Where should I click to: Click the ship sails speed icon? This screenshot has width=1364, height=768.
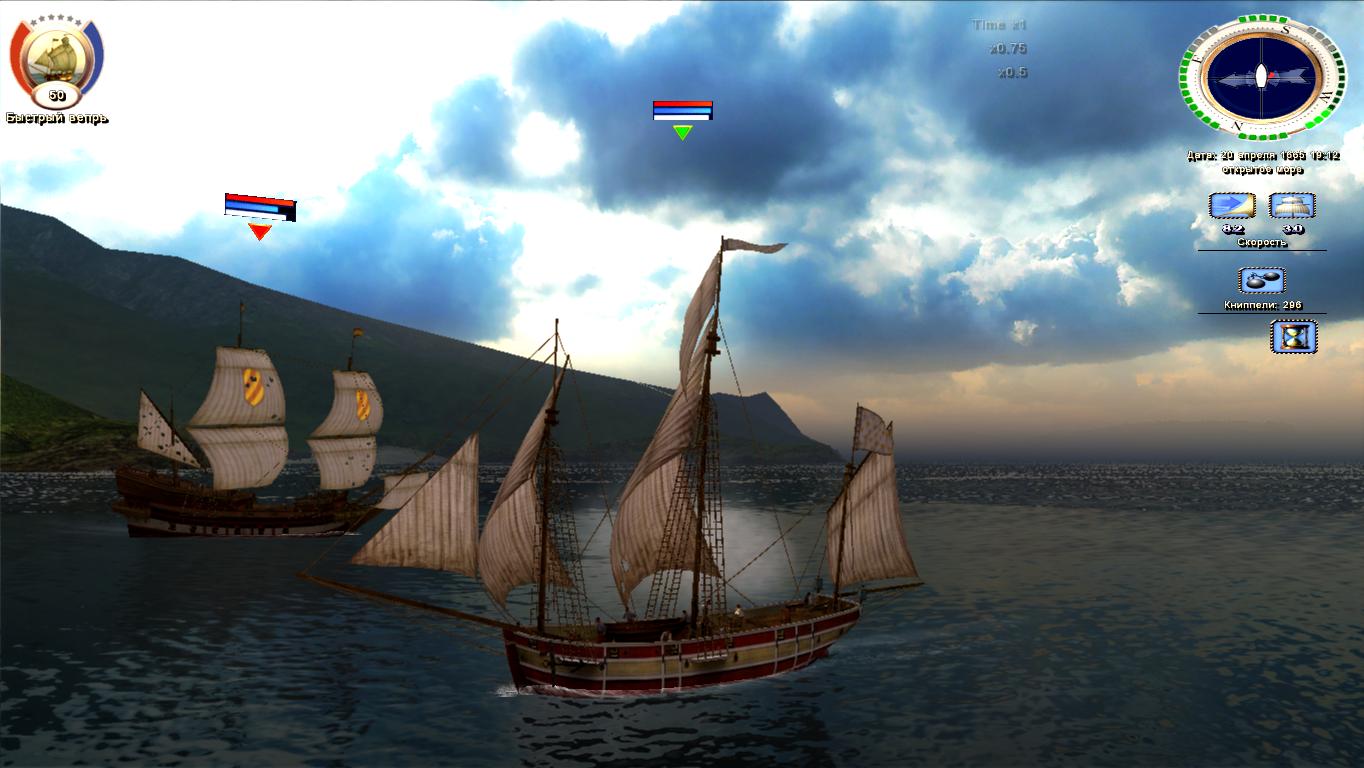point(1291,206)
